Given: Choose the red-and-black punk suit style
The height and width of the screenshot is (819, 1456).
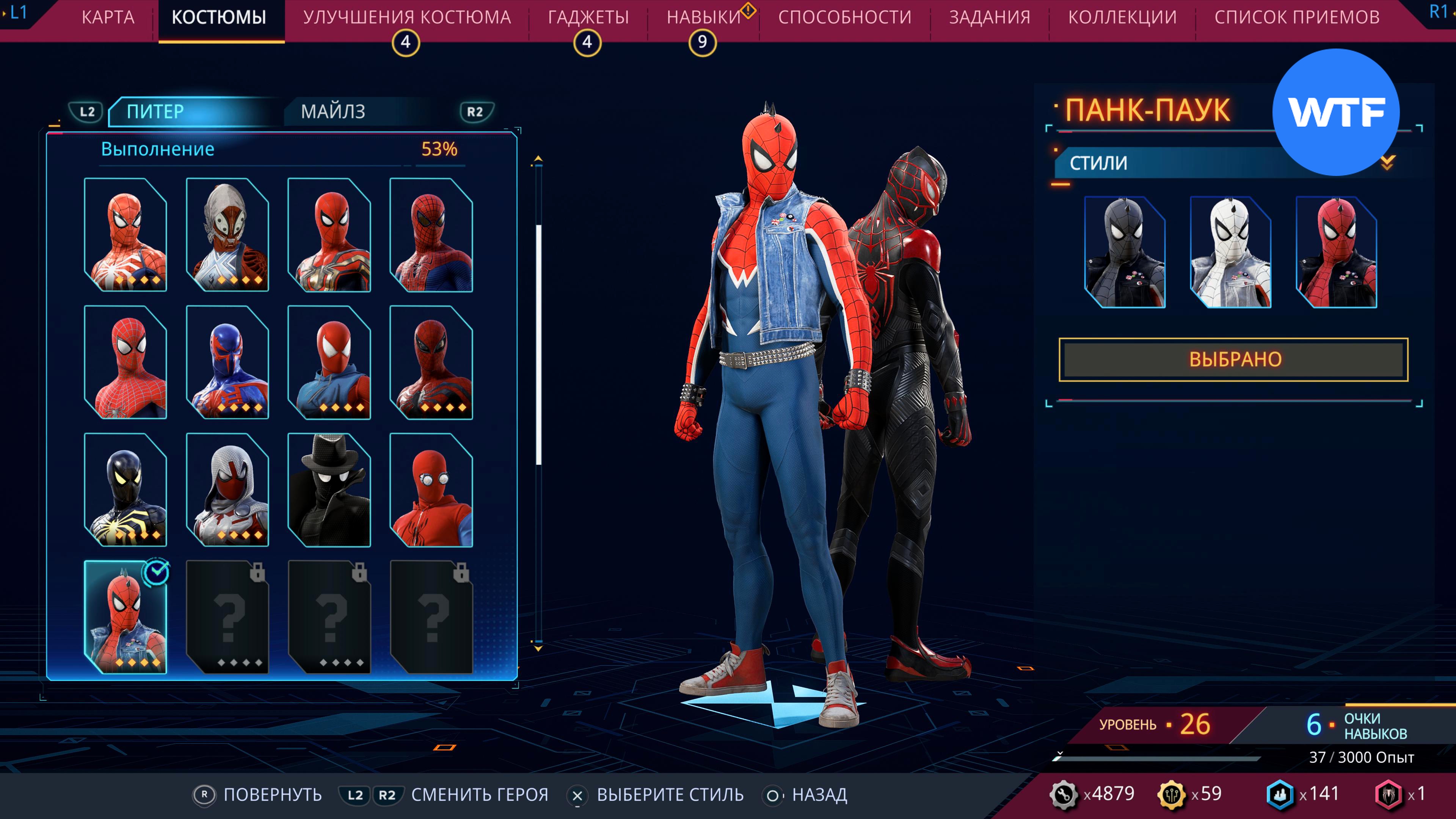Looking at the screenshot, I should (1336, 252).
